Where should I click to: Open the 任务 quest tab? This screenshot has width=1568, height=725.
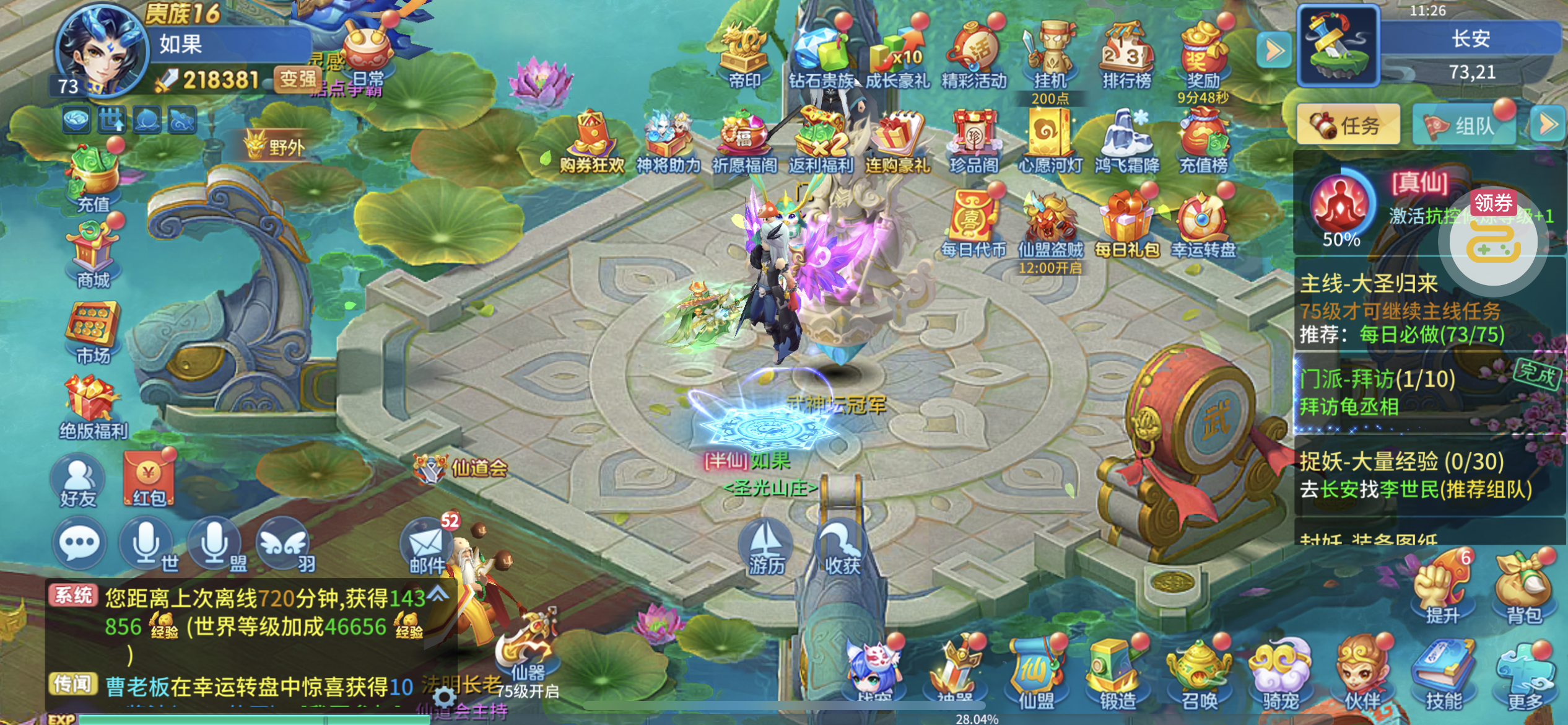coord(1348,125)
